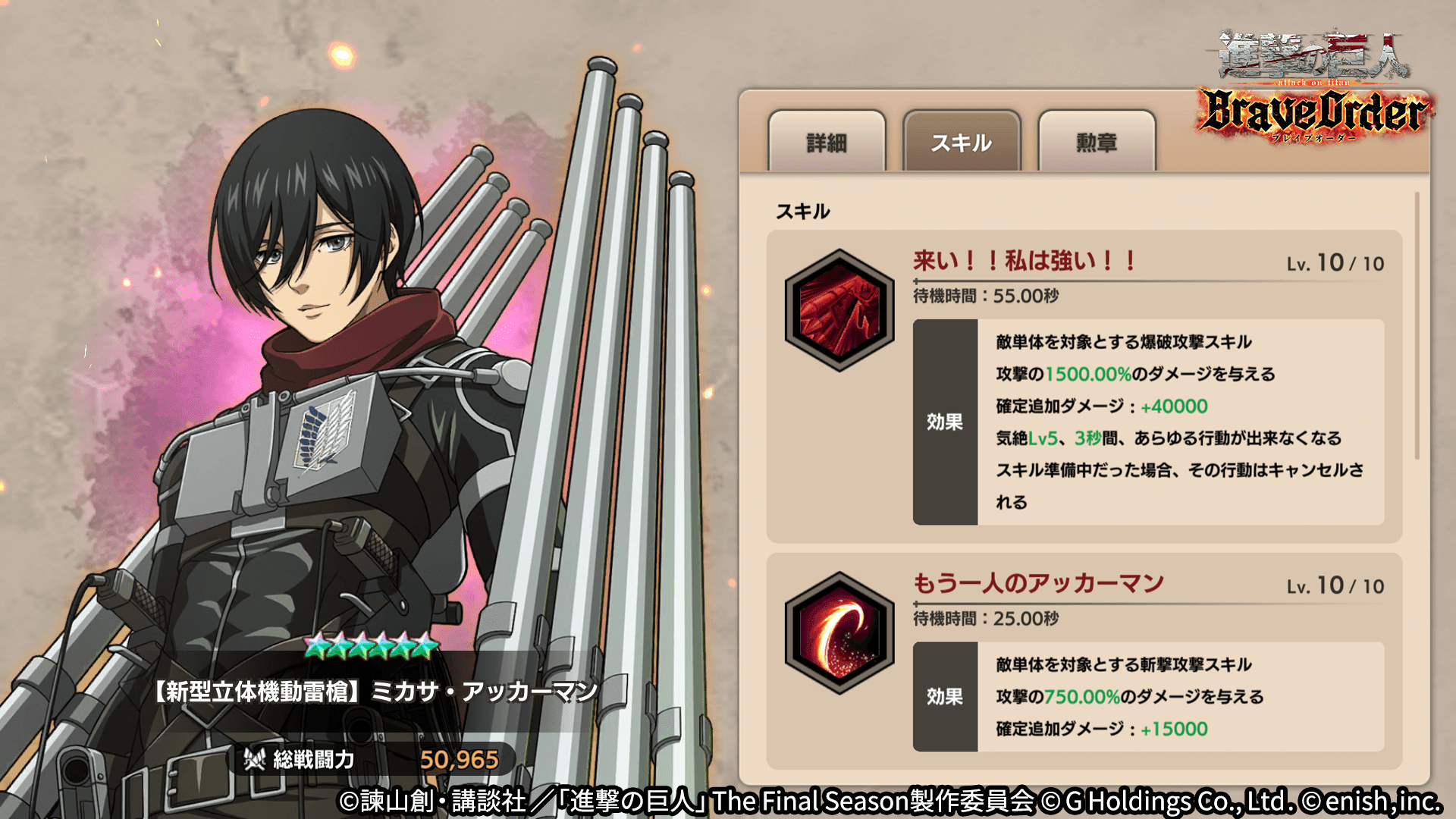Switch to the 詳細 tab
This screenshot has height=819, width=1456.
tap(828, 143)
